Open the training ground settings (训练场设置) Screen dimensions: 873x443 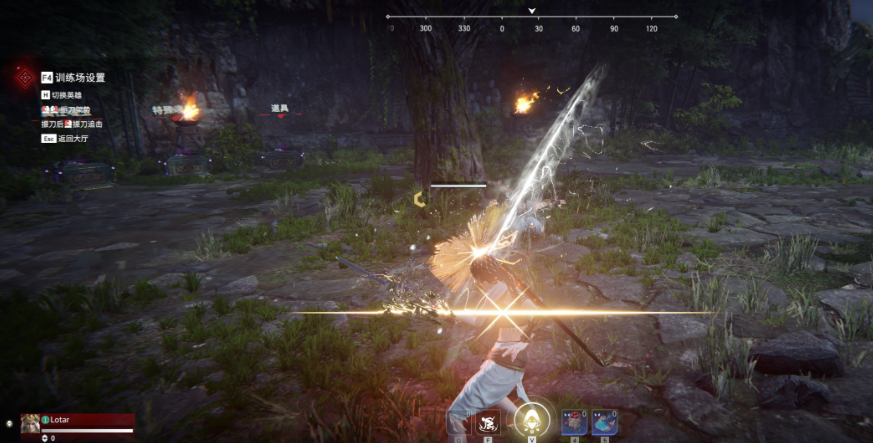[73, 77]
